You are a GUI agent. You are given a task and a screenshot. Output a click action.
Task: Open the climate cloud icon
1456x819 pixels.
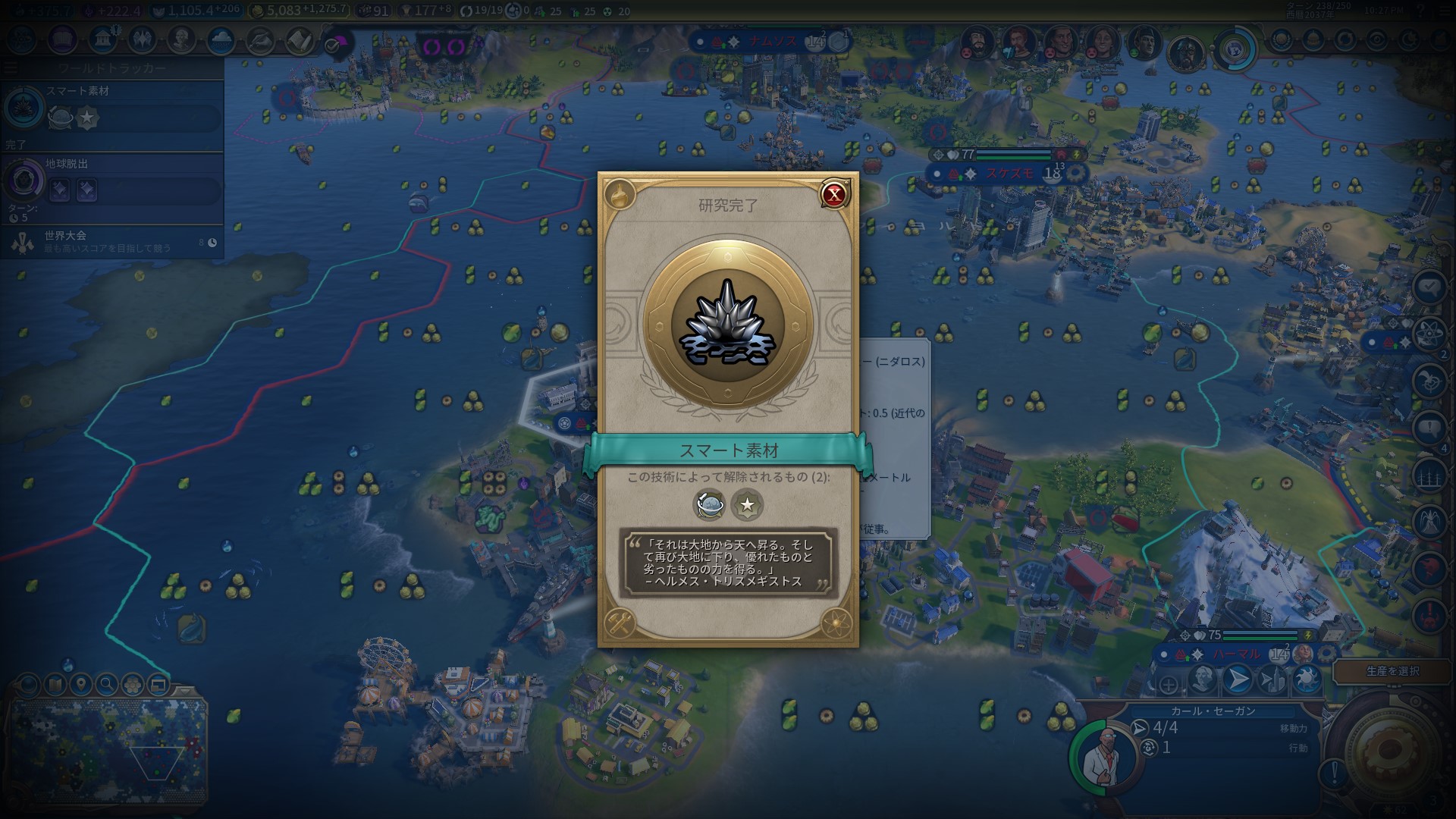click(x=221, y=40)
